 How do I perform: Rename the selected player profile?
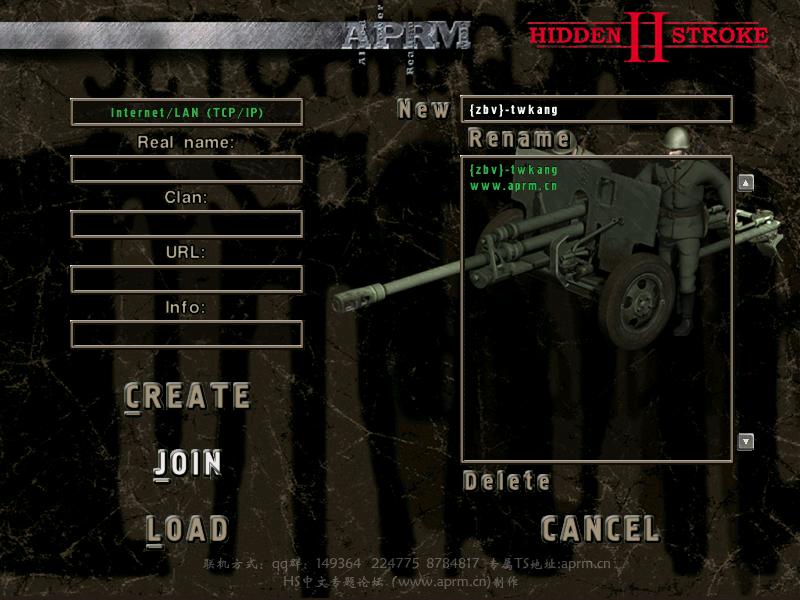519,138
